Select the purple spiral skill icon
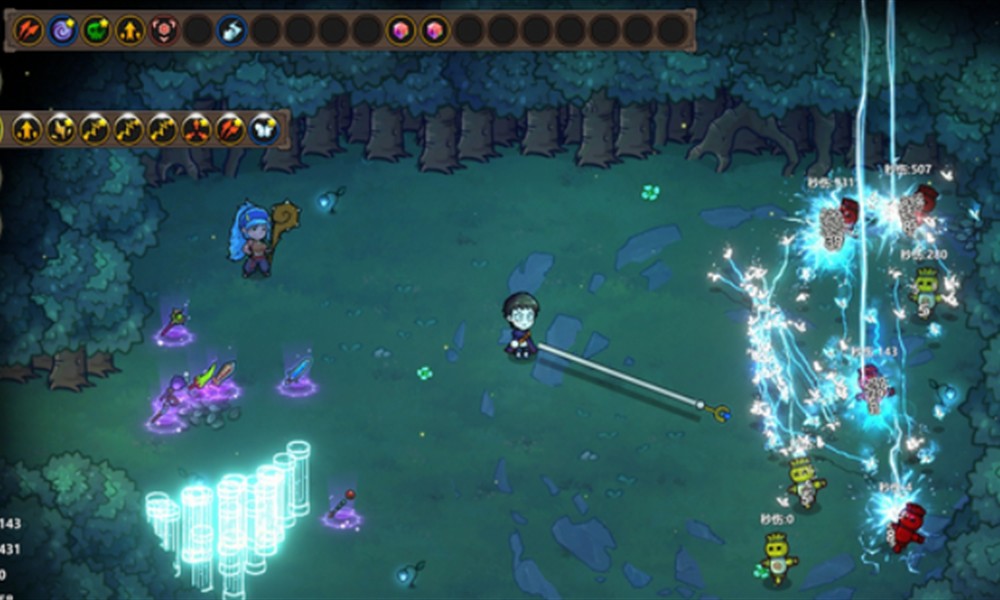The height and width of the screenshot is (600, 1000). pos(62,30)
